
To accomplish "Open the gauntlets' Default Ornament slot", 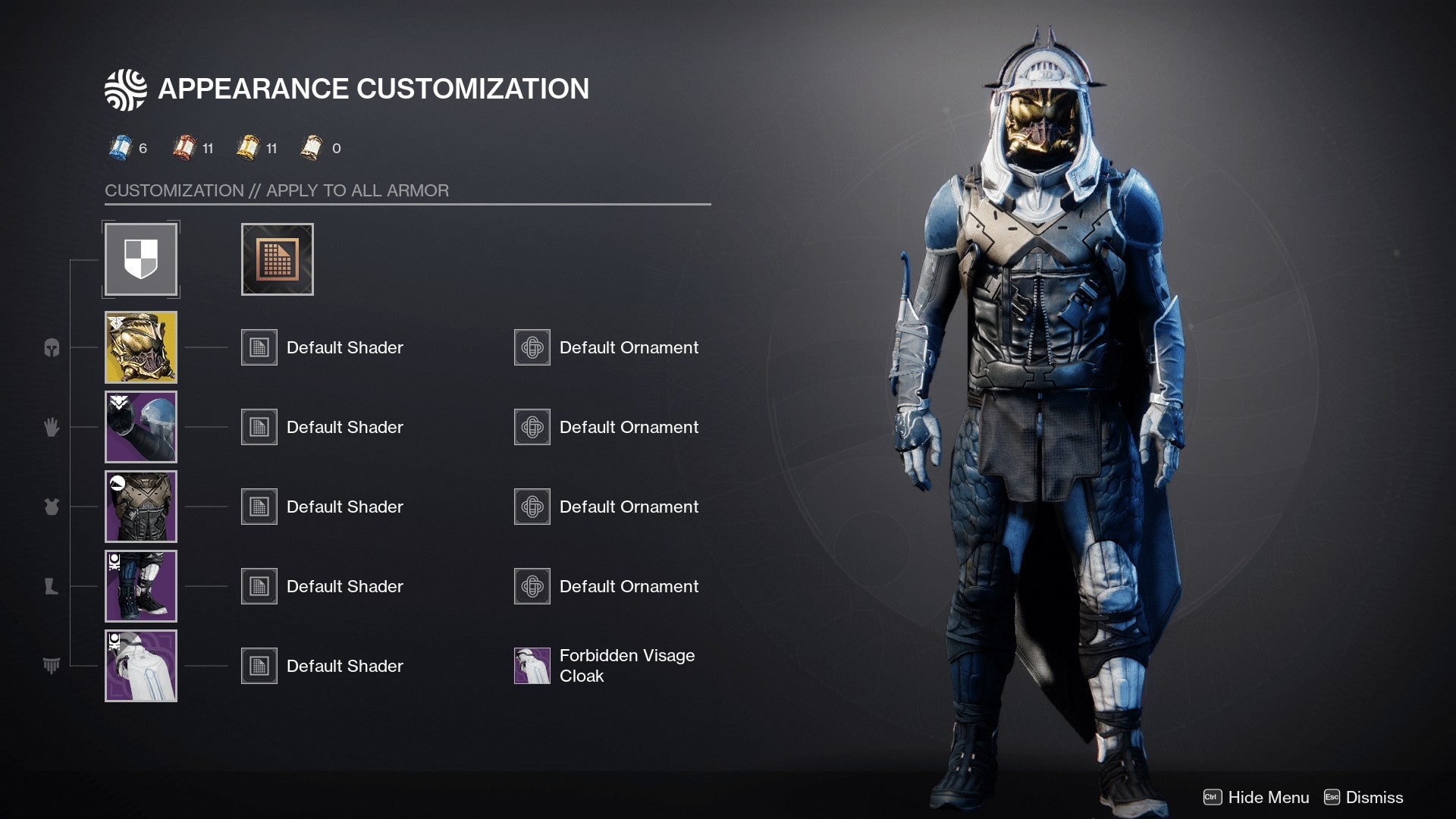I will pos(532,427).
